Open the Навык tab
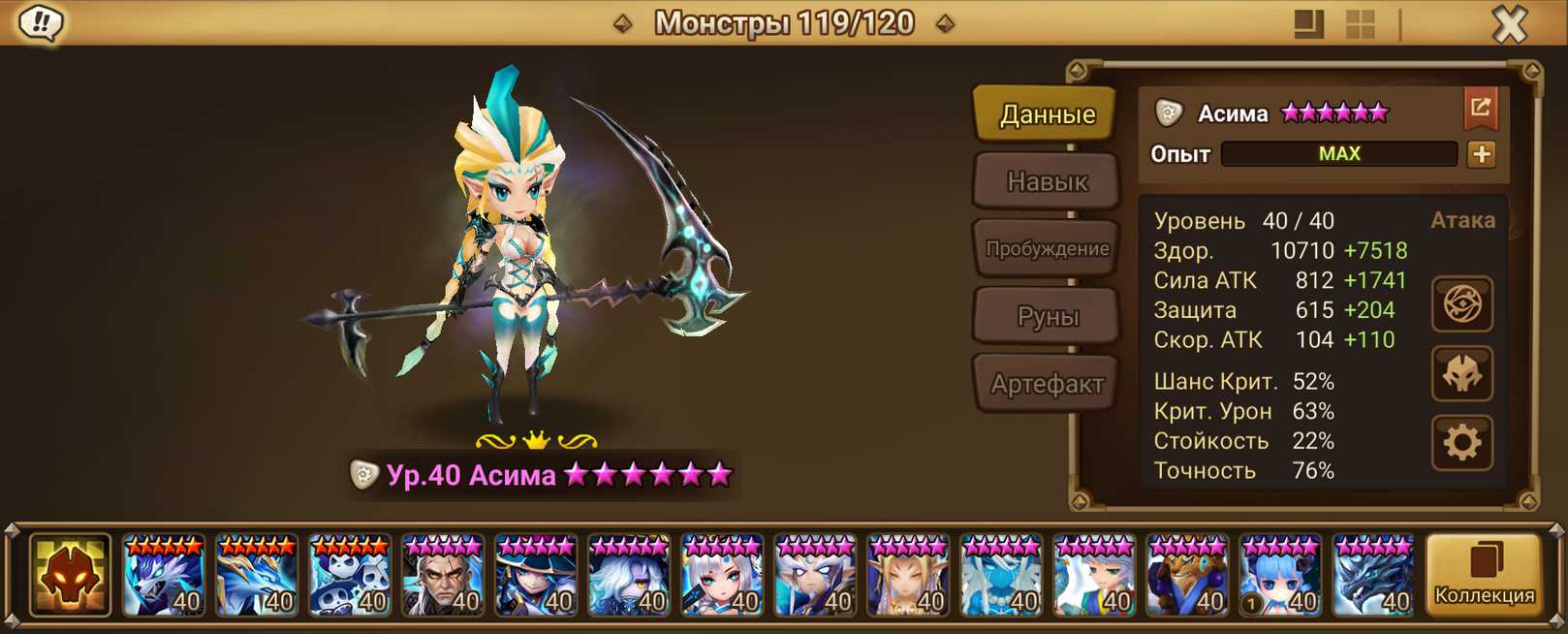1568x634 pixels. [1047, 181]
